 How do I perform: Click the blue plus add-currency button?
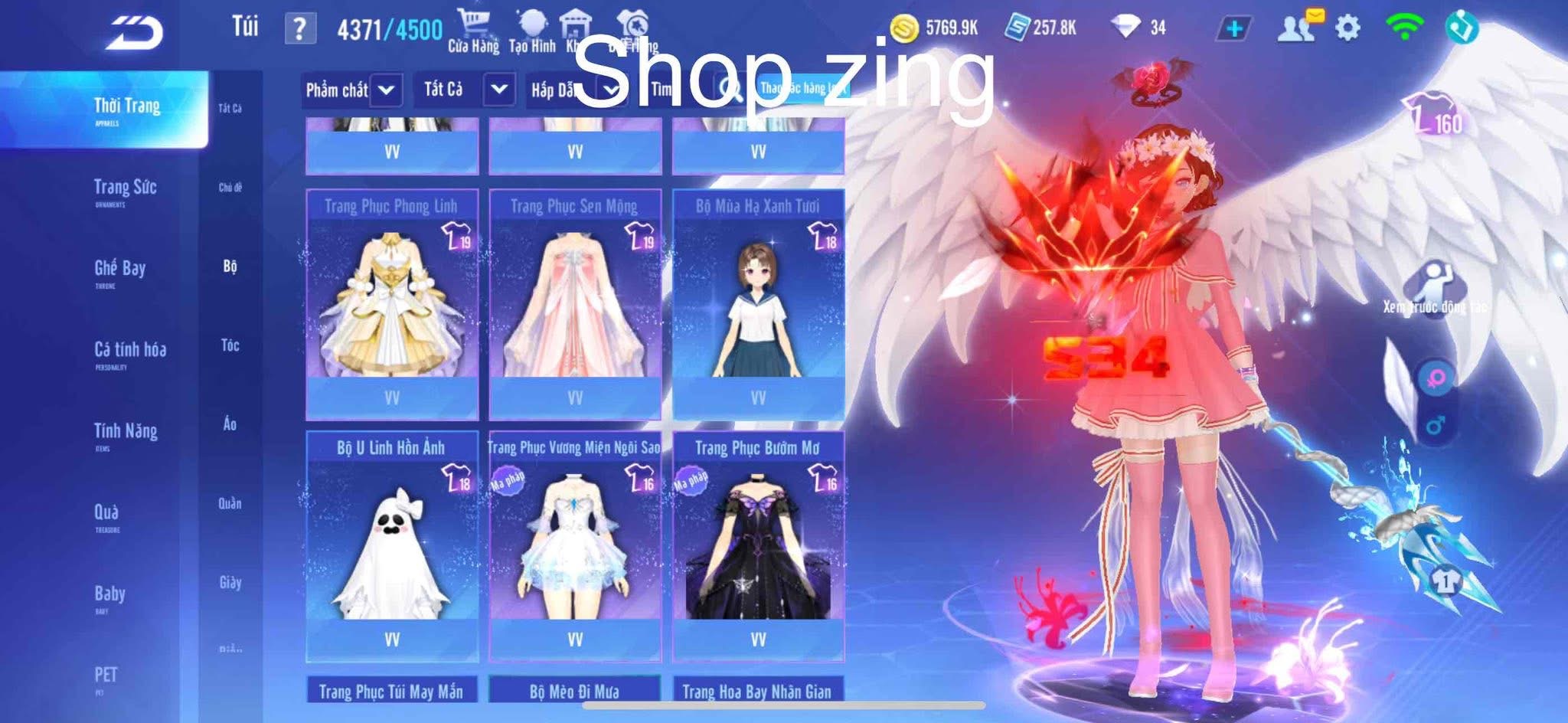1233,29
